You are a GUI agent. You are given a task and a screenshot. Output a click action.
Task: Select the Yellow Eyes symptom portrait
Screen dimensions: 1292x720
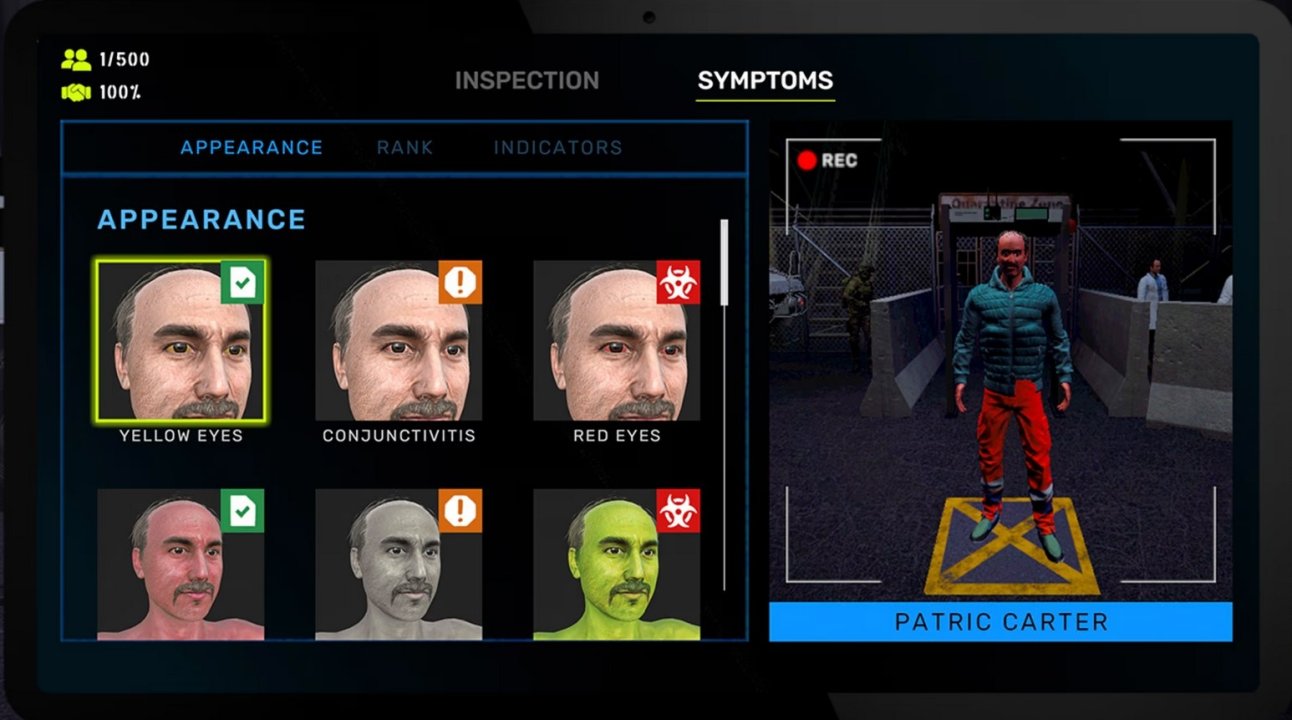[x=181, y=341]
